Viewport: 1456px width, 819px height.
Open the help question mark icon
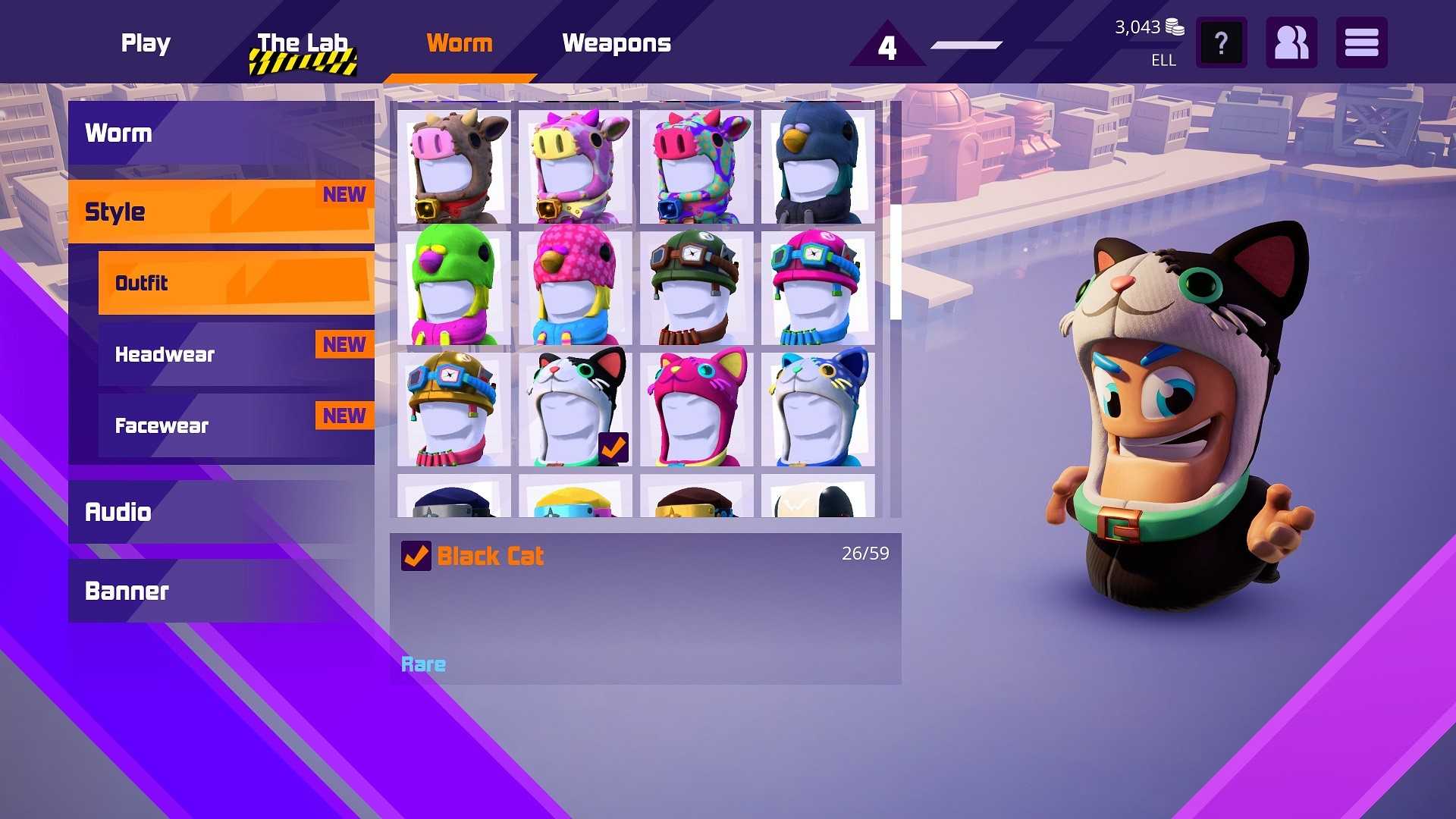point(1221,42)
